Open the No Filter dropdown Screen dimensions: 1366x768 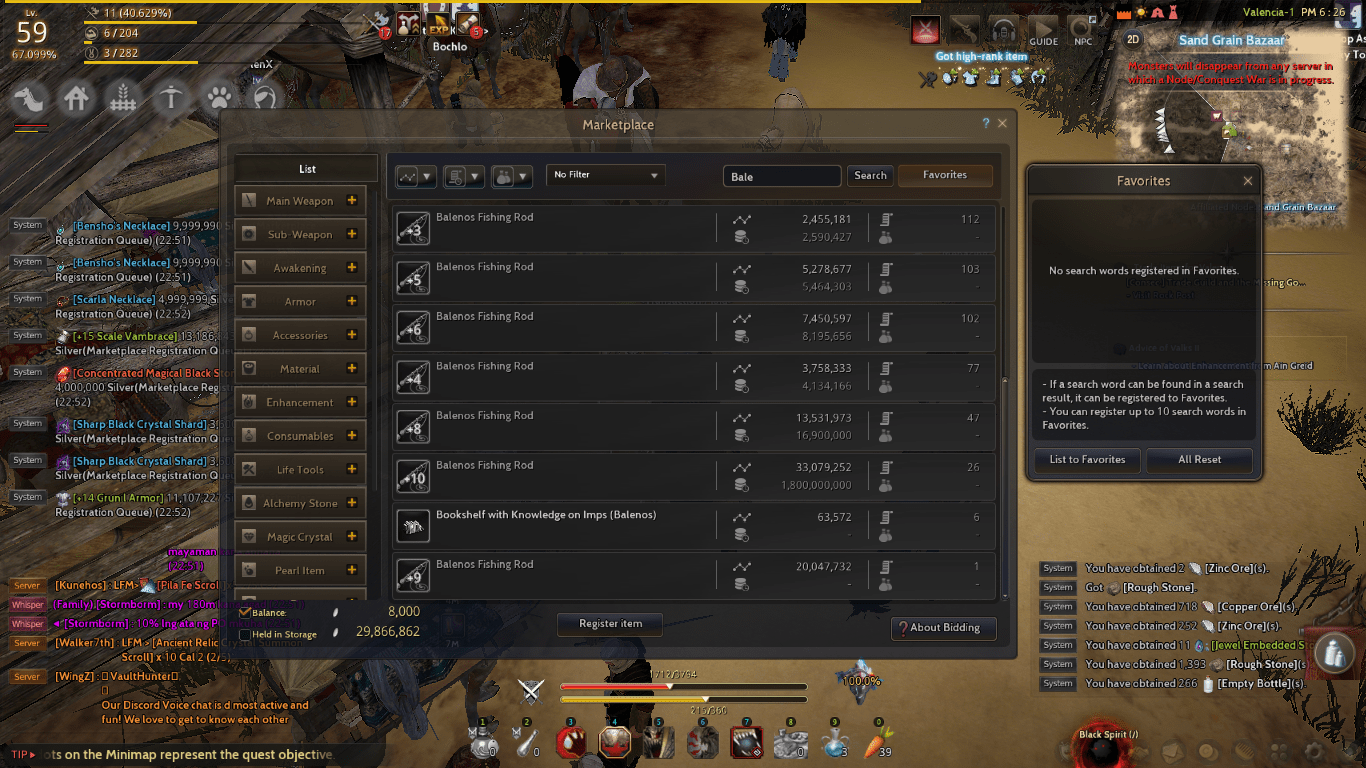tap(605, 174)
